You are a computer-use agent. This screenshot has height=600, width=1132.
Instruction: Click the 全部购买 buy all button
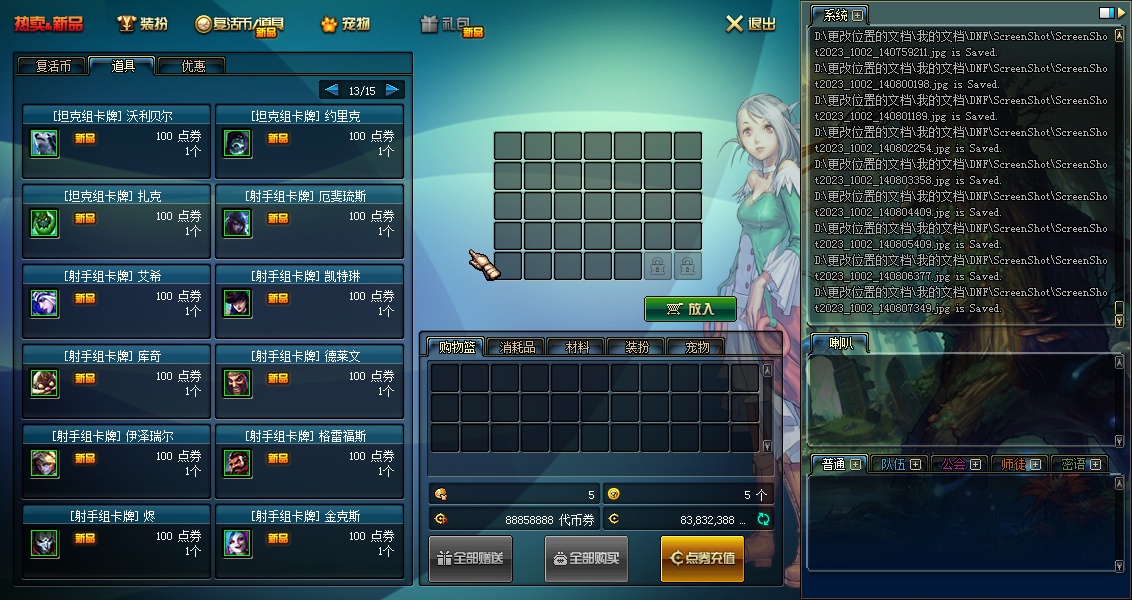(x=586, y=558)
